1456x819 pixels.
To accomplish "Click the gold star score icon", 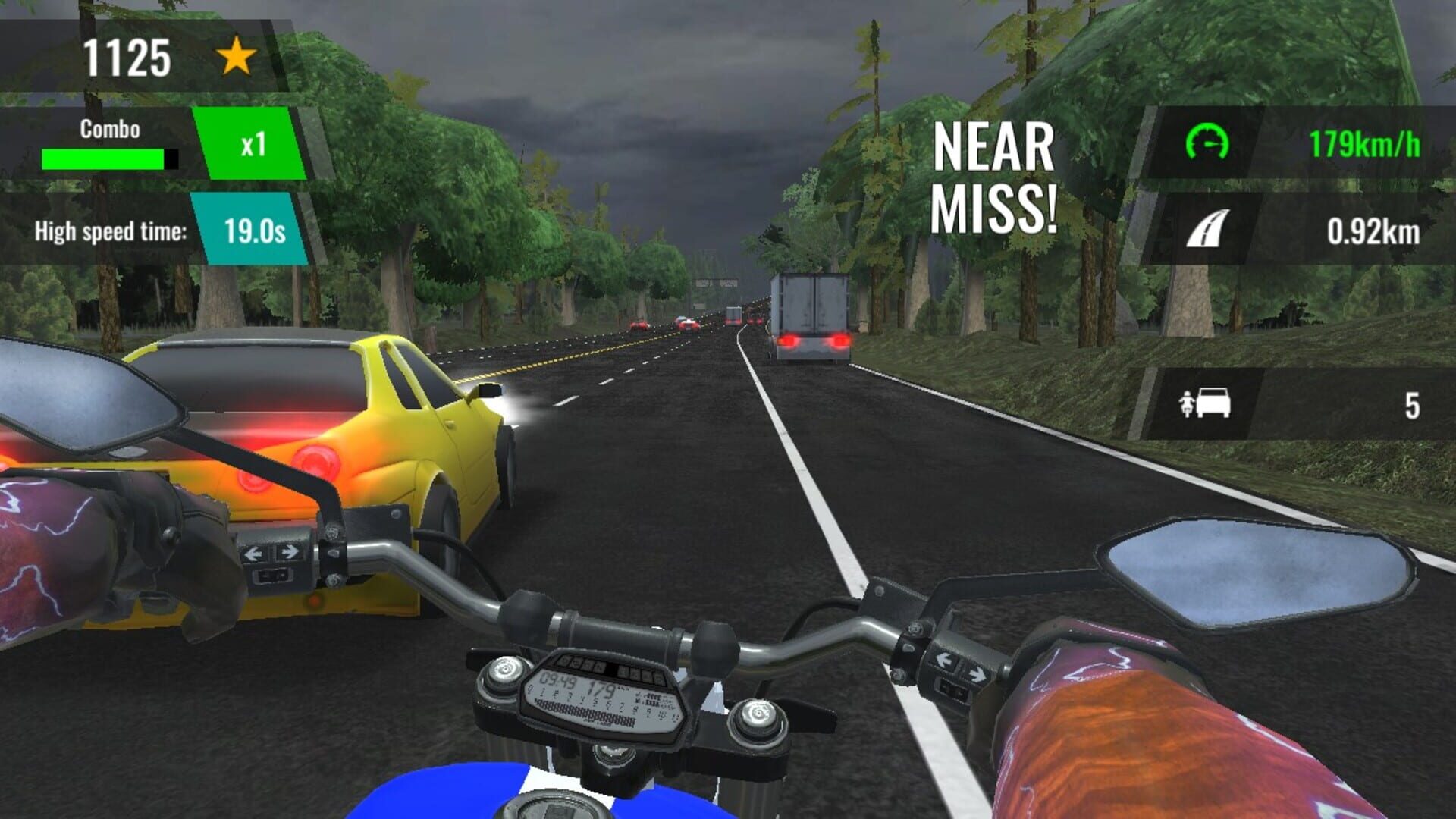I will click(x=236, y=55).
